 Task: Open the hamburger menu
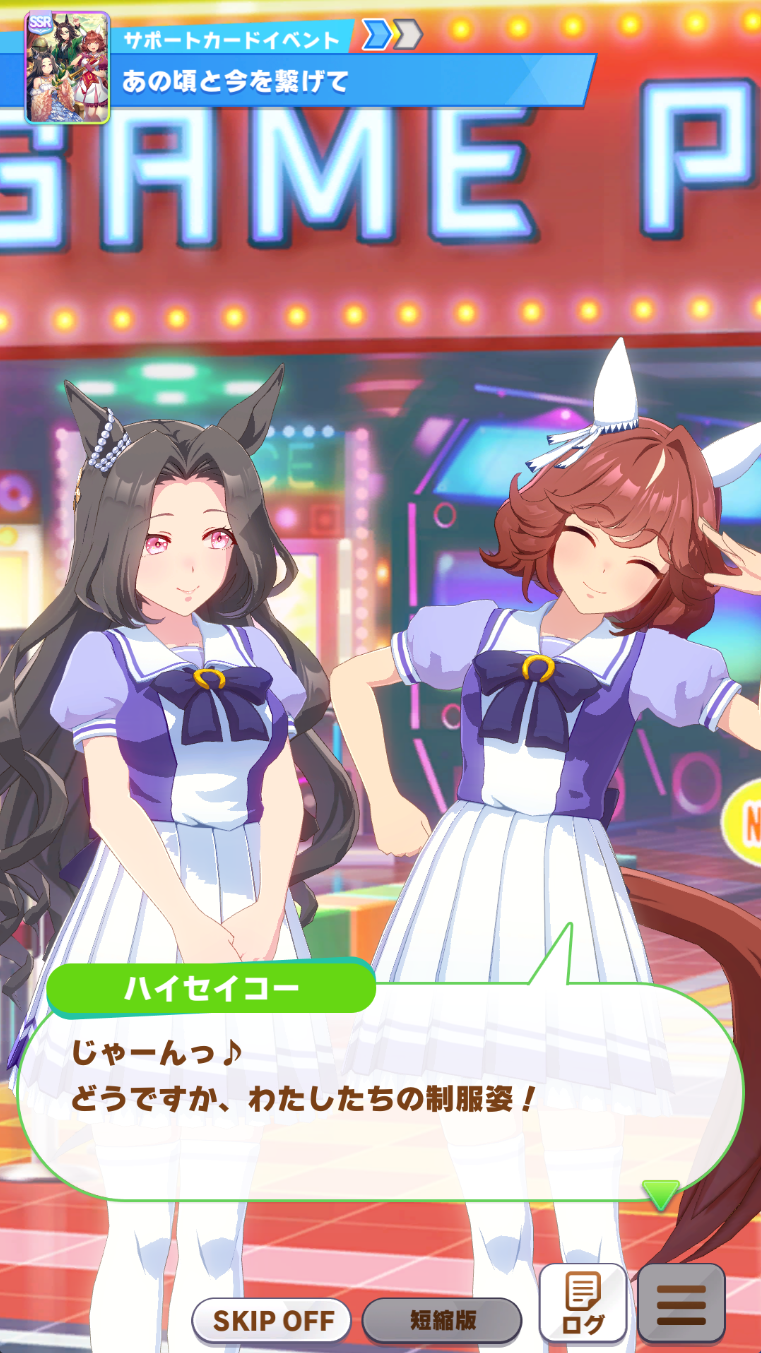(x=681, y=1303)
